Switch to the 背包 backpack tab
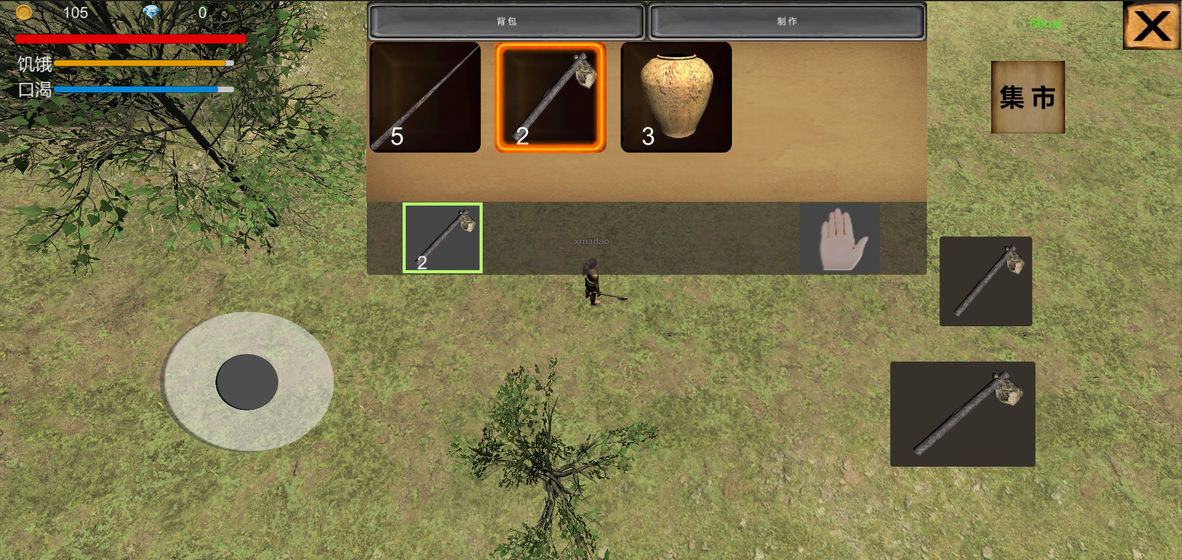Image resolution: width=1182 pixels, height=560 pixels. point(506,21)
